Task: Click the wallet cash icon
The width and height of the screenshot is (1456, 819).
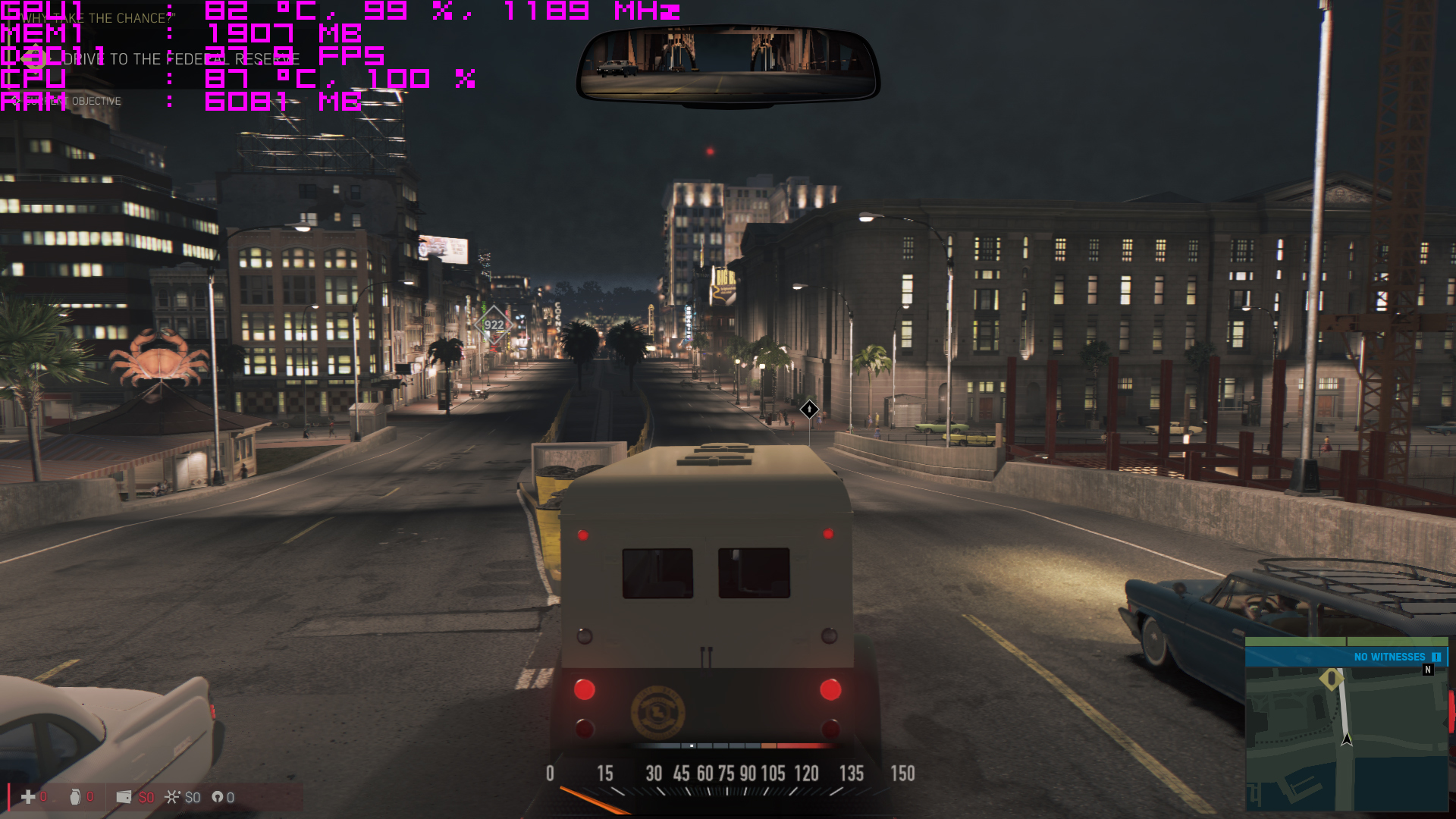Action: tap(124, 797)
